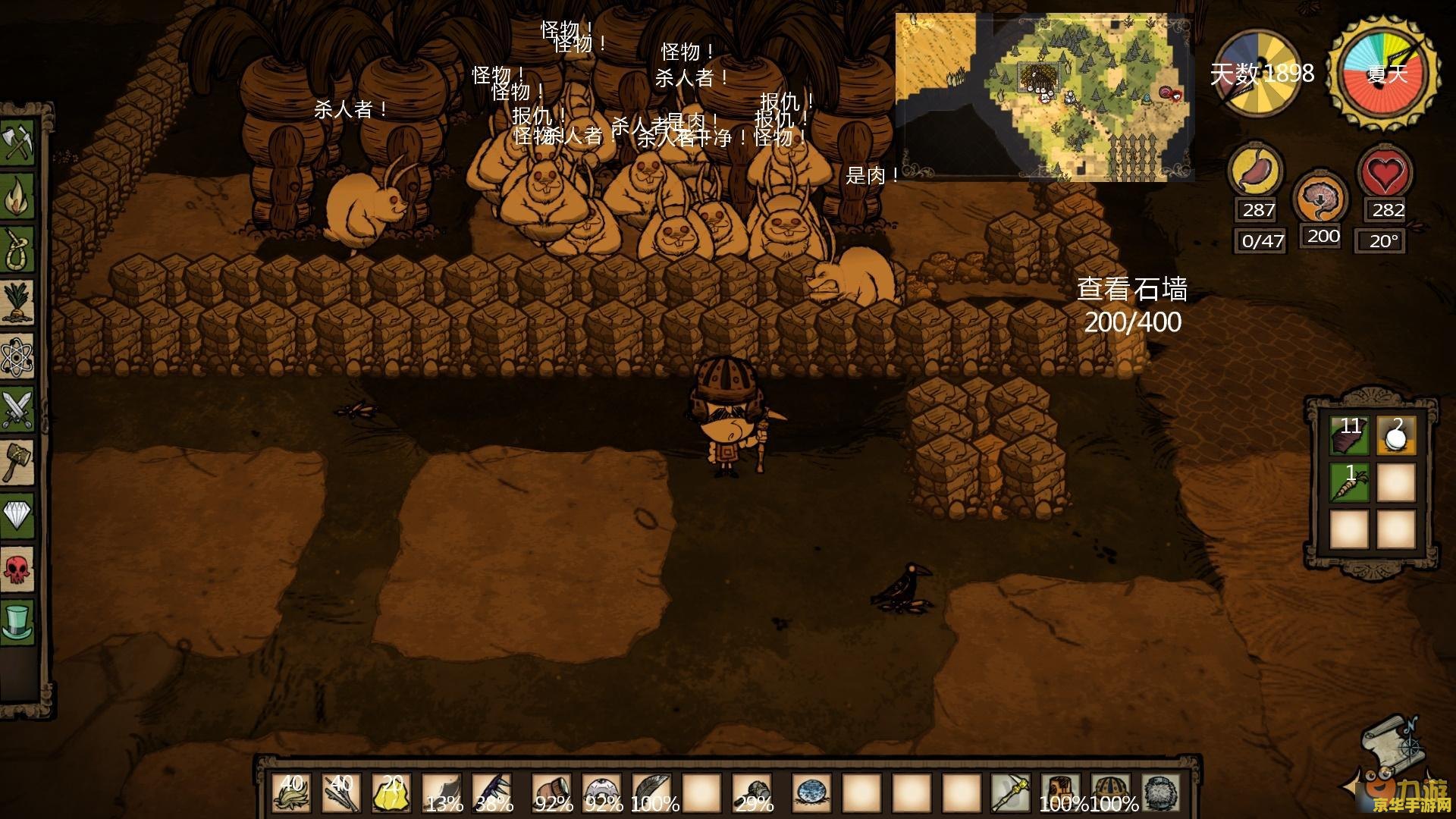Select the gold nugget stack of 20
Viewport: 1456px width, 819px height.
pyautogui.click(x=392, y=793)
